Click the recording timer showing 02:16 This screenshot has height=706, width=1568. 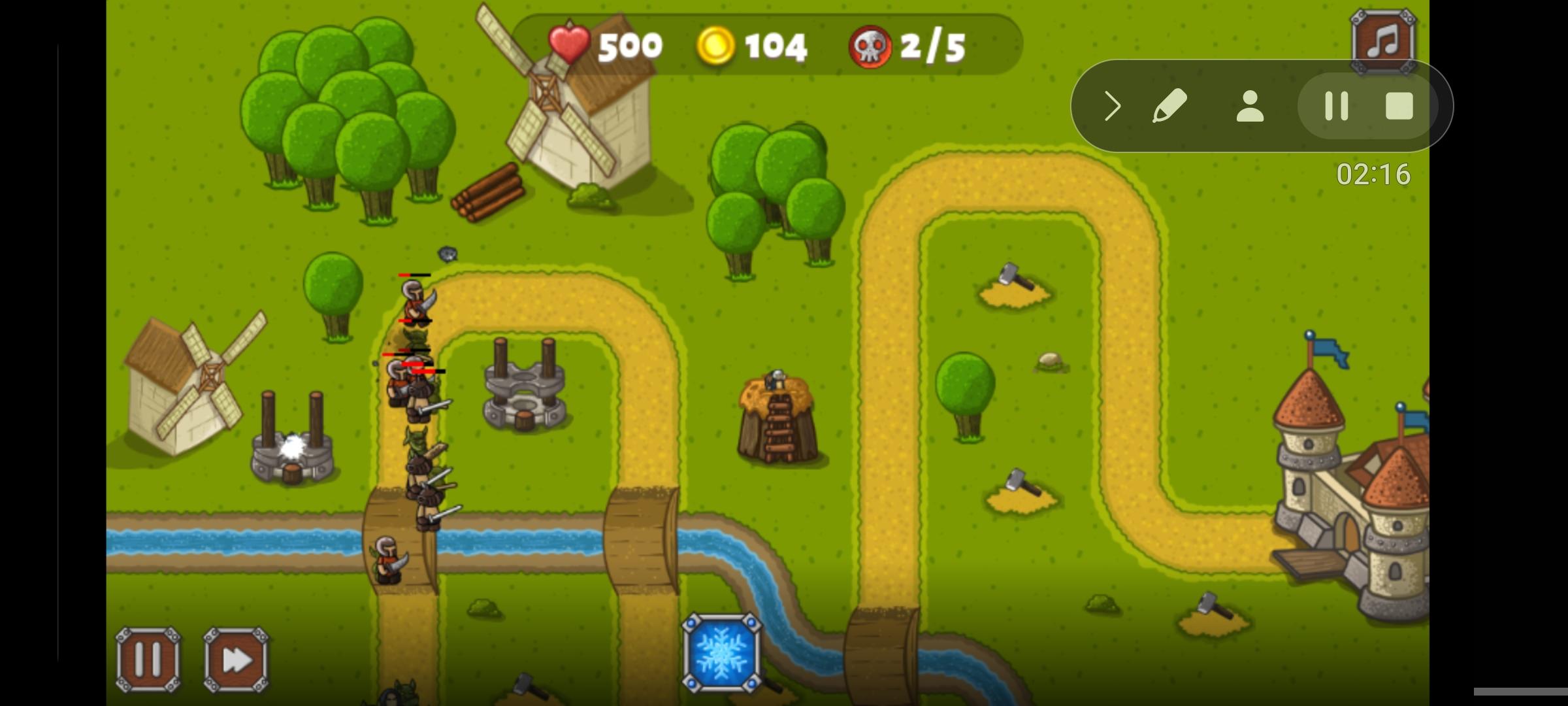pyautogui.click(x=1372, y=175)
